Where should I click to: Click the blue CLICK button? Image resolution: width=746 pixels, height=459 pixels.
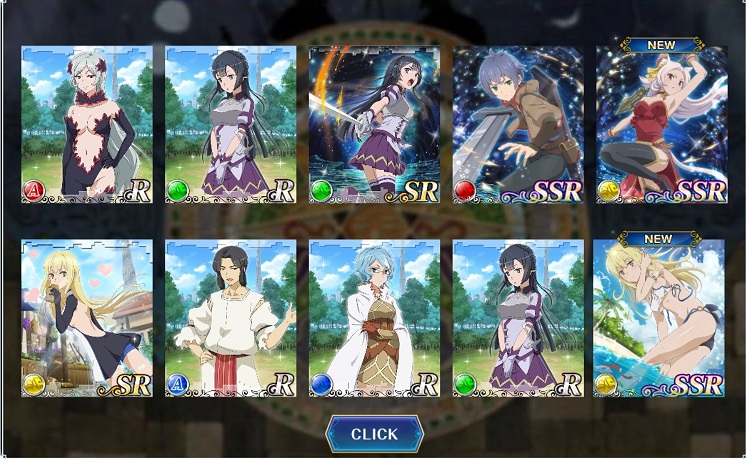coord(374,434)
